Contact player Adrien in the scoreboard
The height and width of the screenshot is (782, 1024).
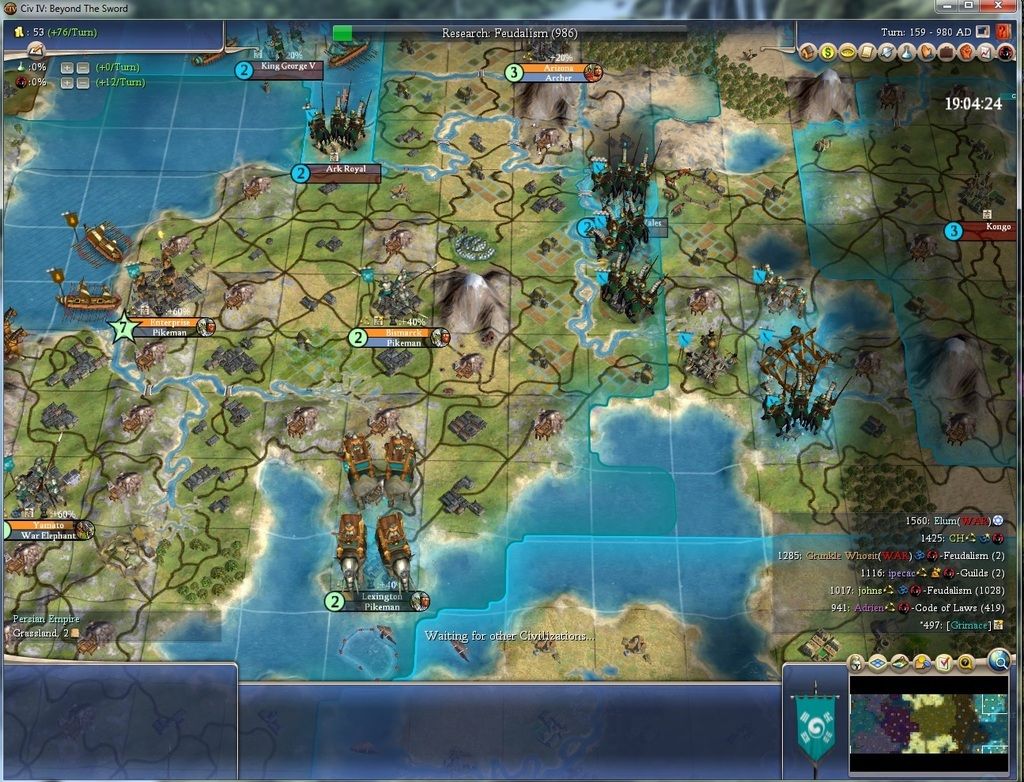pos(868,607)
